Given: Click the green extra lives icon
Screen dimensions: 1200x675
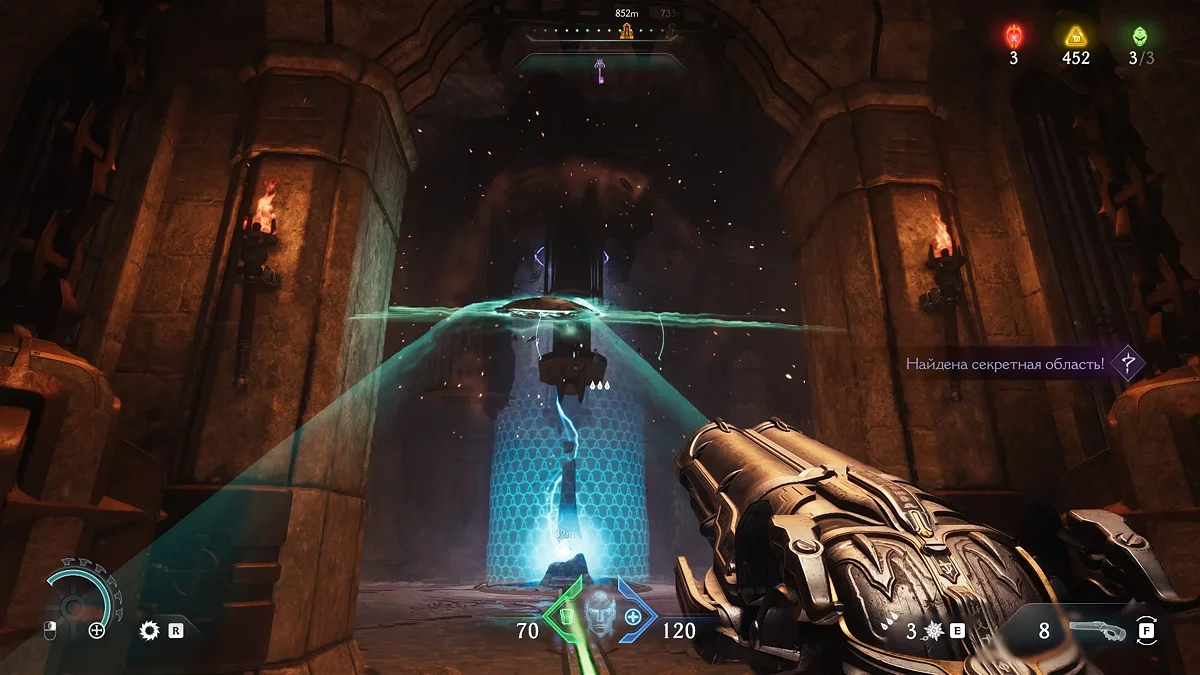Looking at the screenshot, I should tap(1140, 37).
